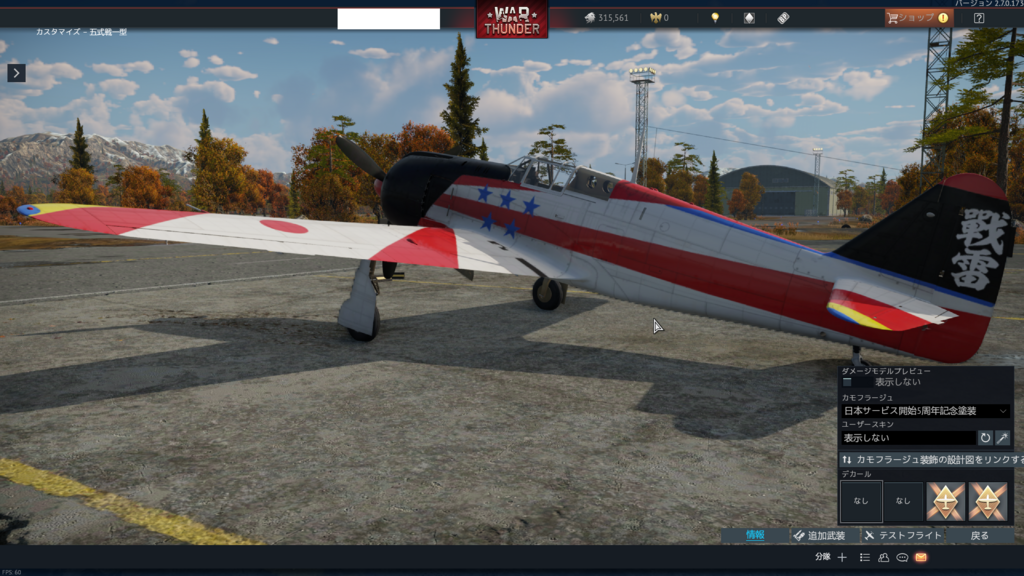Open the orange mail inbox

point(921,557)
